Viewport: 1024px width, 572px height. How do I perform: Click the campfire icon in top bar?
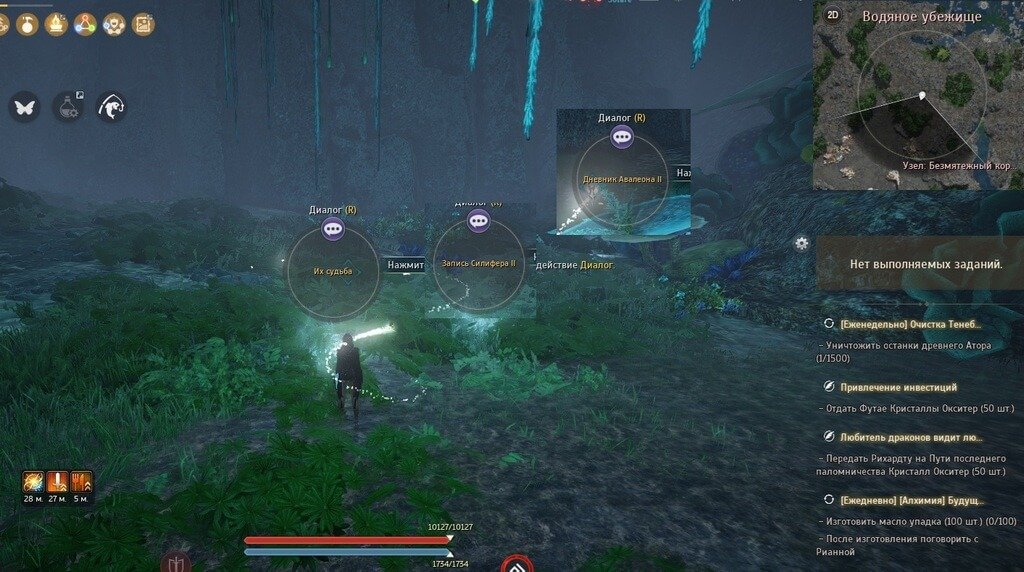point(56,23)
